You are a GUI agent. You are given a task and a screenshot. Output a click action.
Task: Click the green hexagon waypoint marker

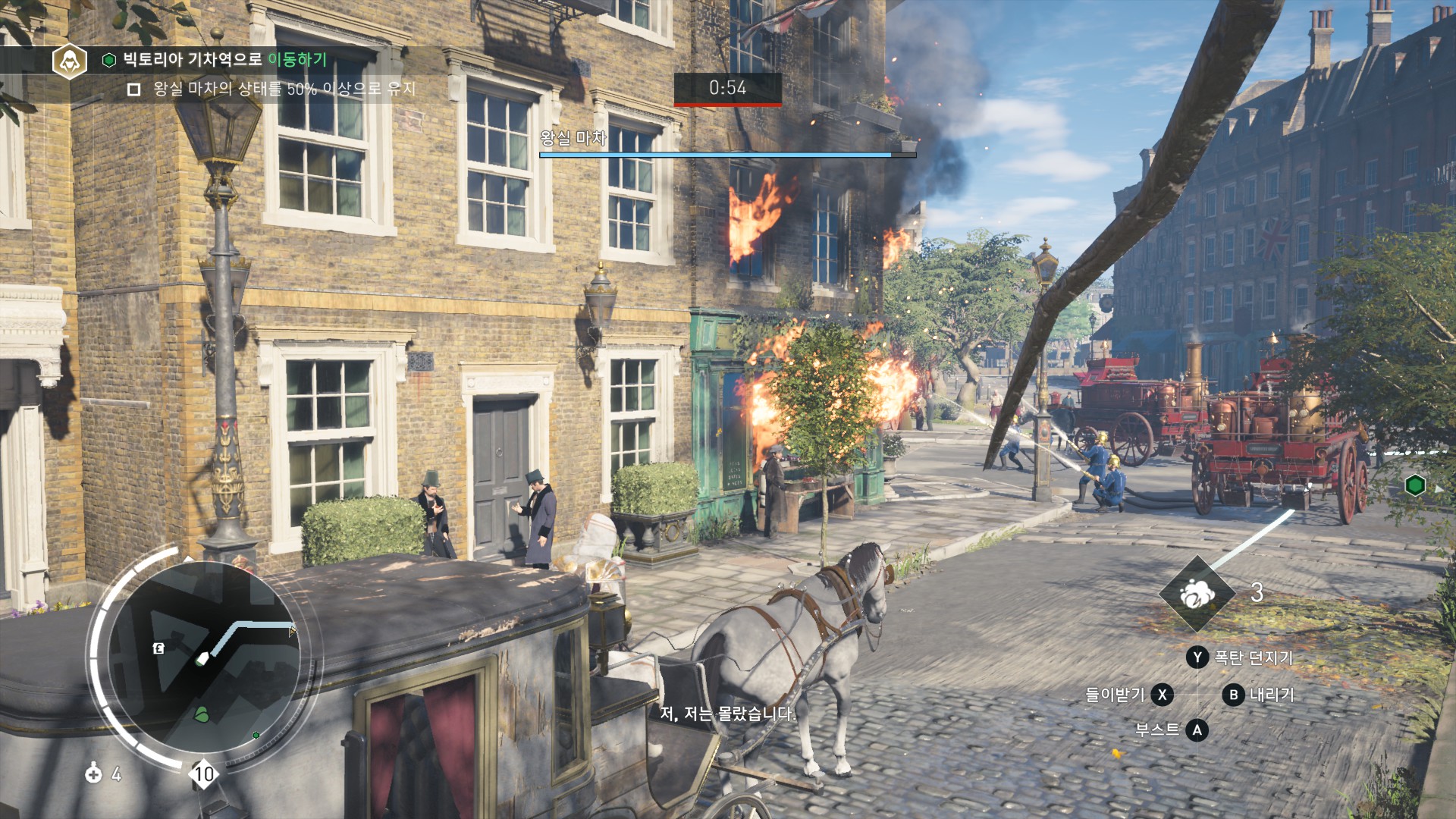point(1414,485)
